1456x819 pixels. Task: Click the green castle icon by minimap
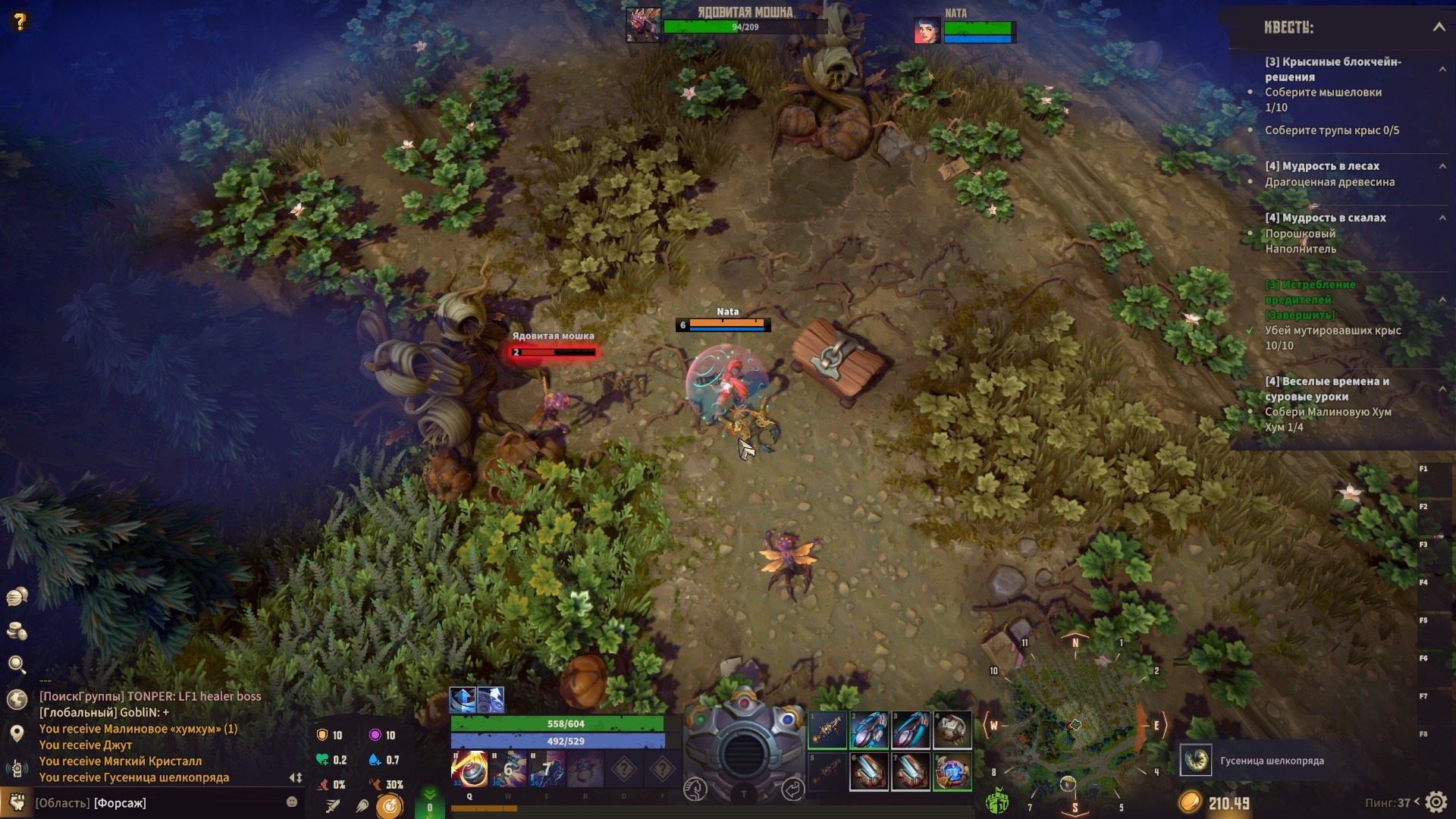(x=996, y=800)
